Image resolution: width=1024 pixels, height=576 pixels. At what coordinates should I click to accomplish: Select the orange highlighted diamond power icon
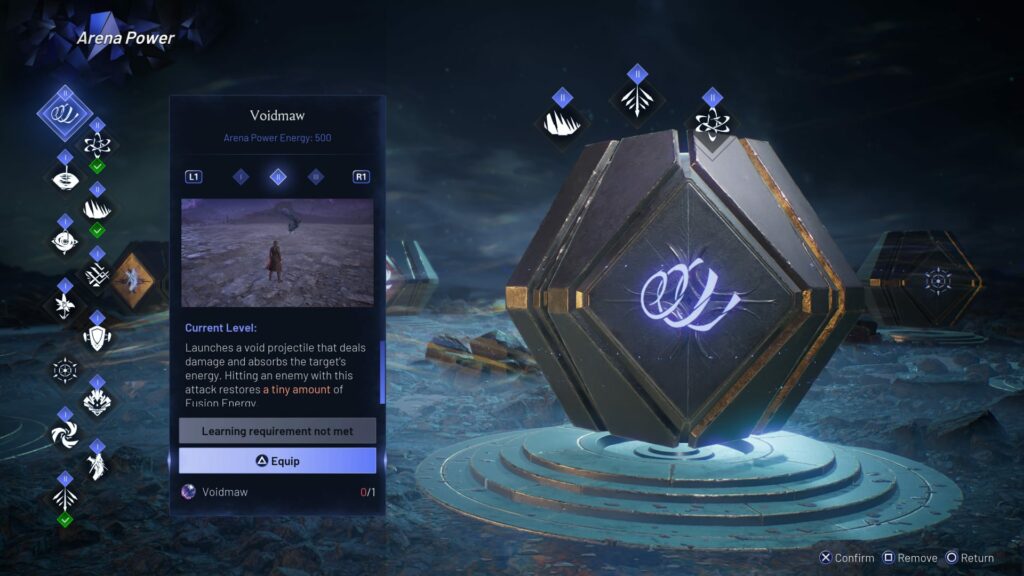(x=129, y=278)
